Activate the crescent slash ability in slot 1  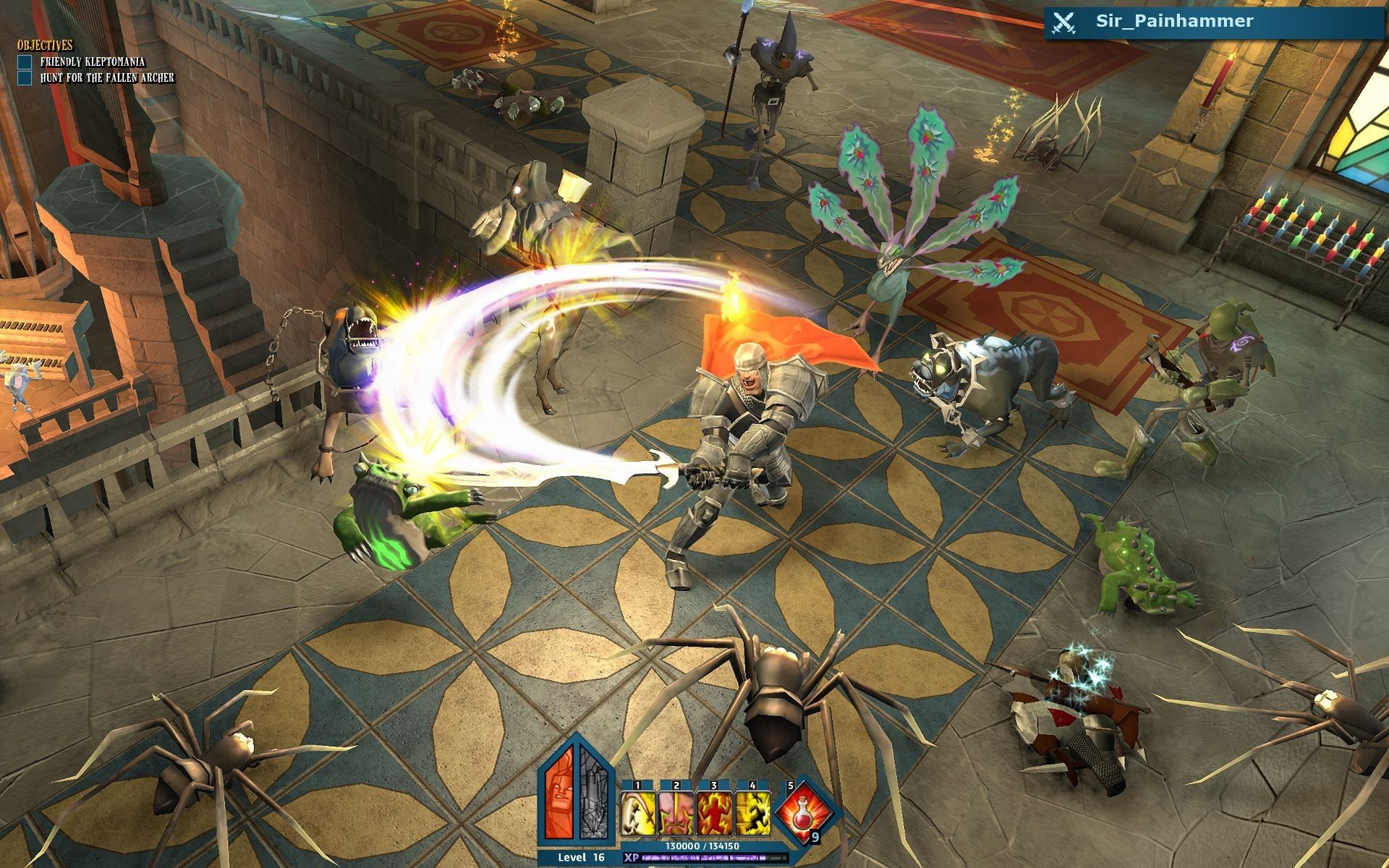point(638,814)
